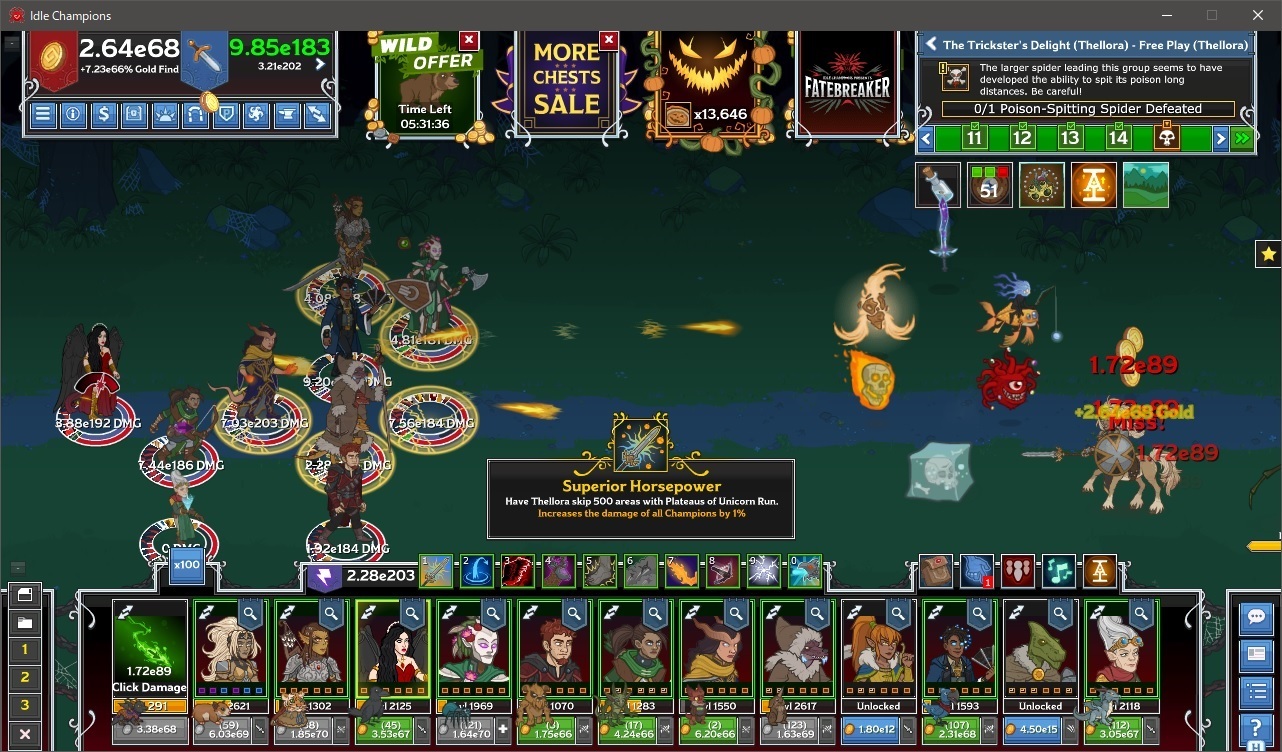Click the info circle button
Screen dimensions: 1282x752
pyautogui.click(x=73, y=114)
